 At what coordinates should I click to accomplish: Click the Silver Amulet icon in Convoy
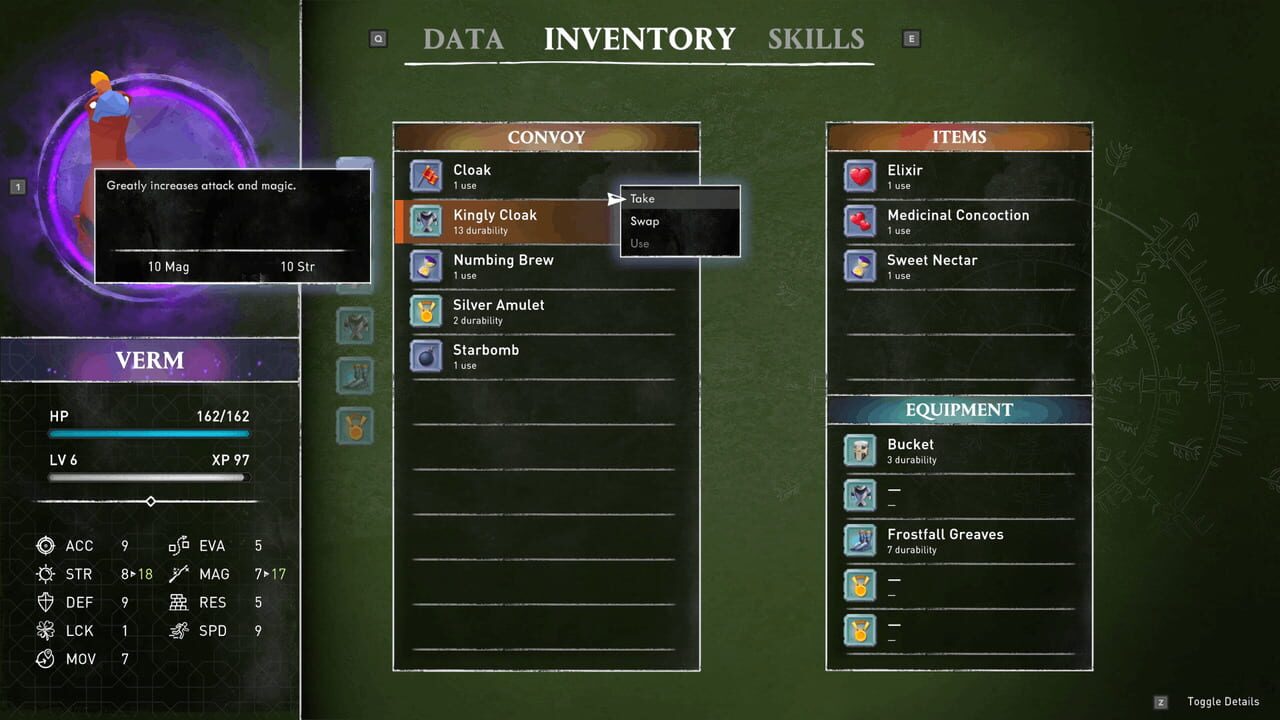[x=426, y=311]
